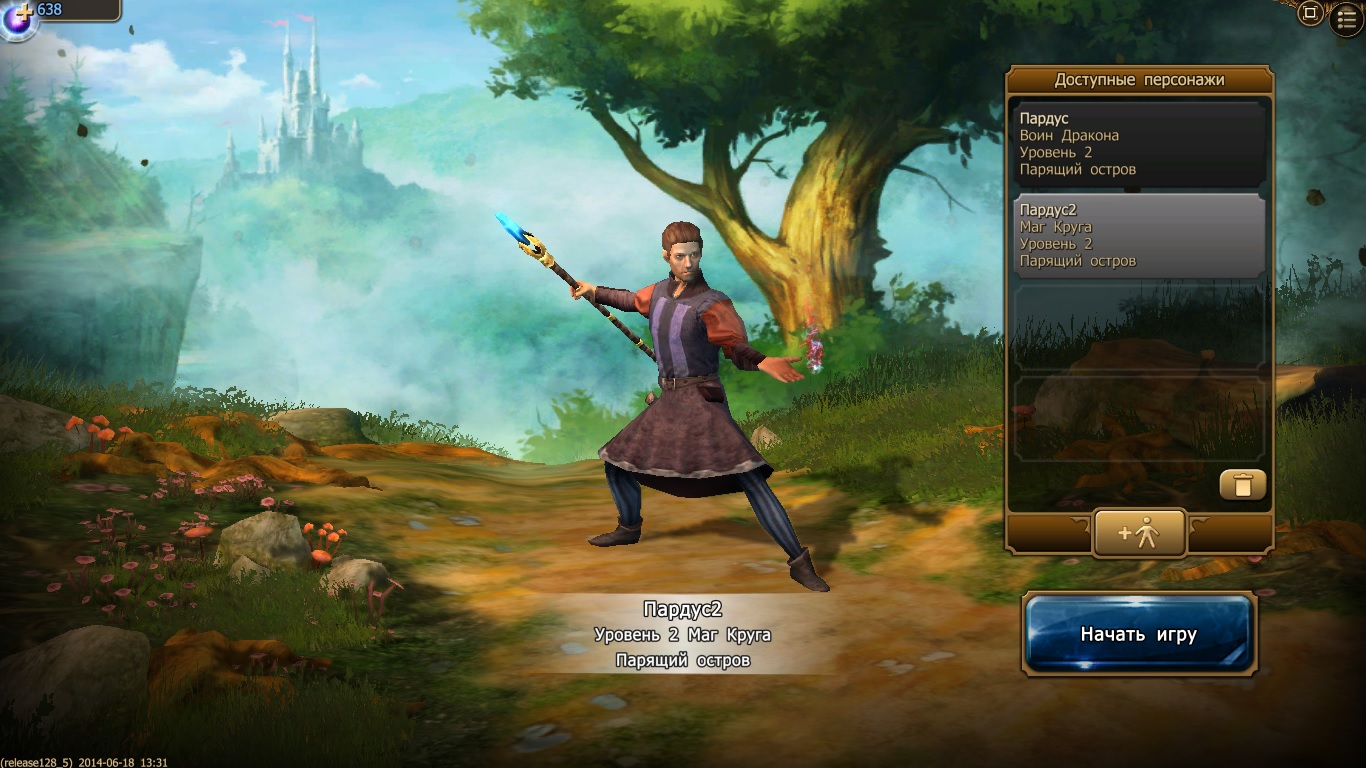1366x768 pixels.
Task: Create a new character with the plus-person button
Action: click(1139, 533)
